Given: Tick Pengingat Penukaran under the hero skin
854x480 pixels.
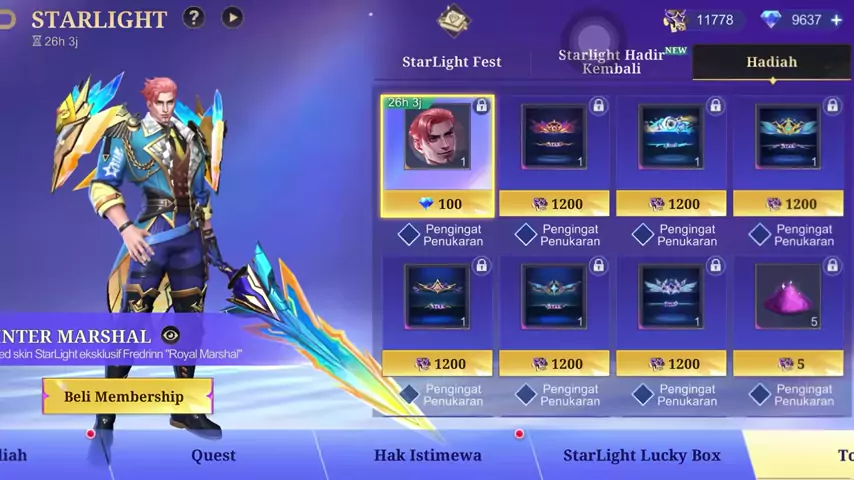Looking at the screenshot, I should coord(409,235).
